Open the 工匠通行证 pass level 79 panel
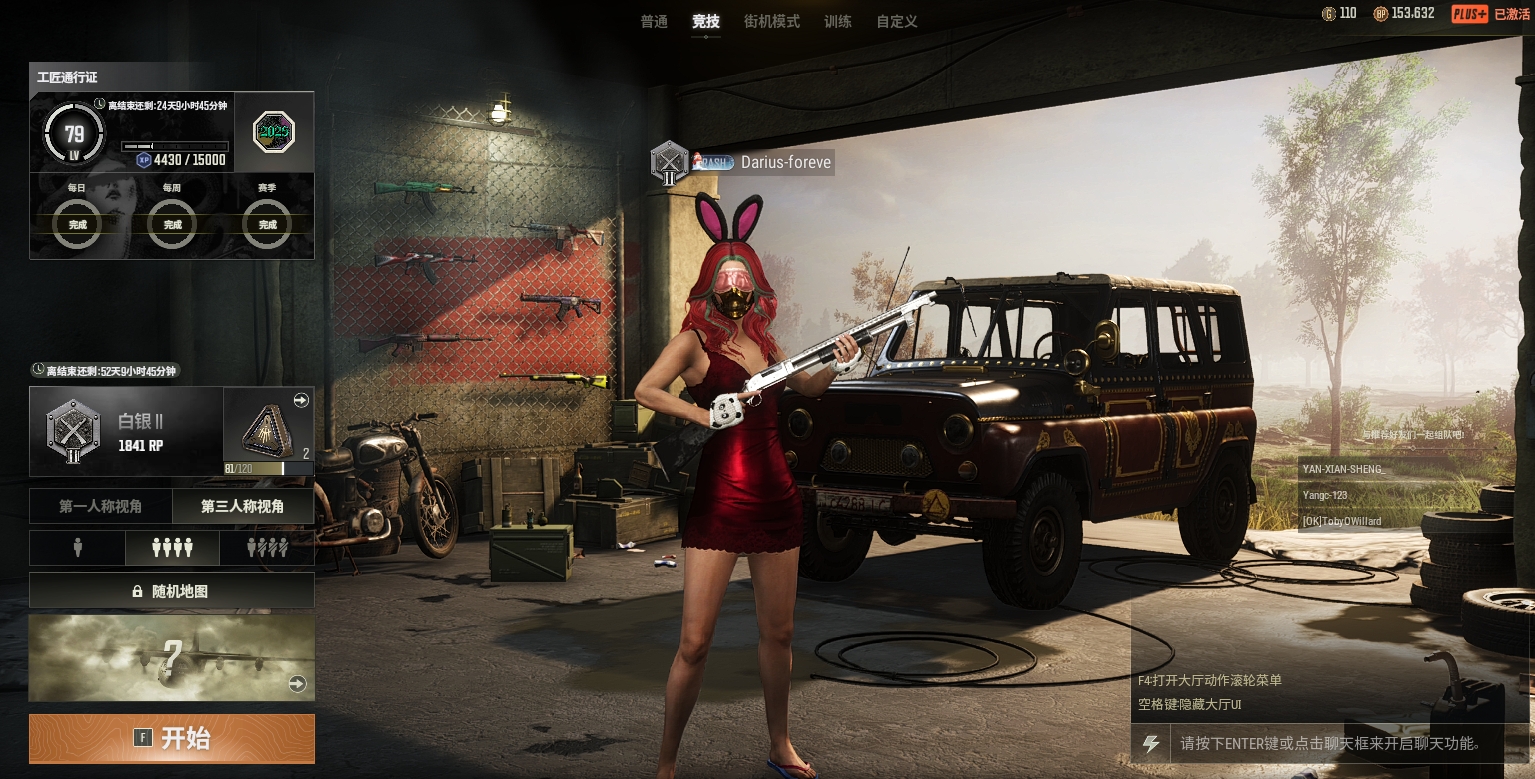Viewport: 1535px width, 779px height. click(x=75, y=135)
